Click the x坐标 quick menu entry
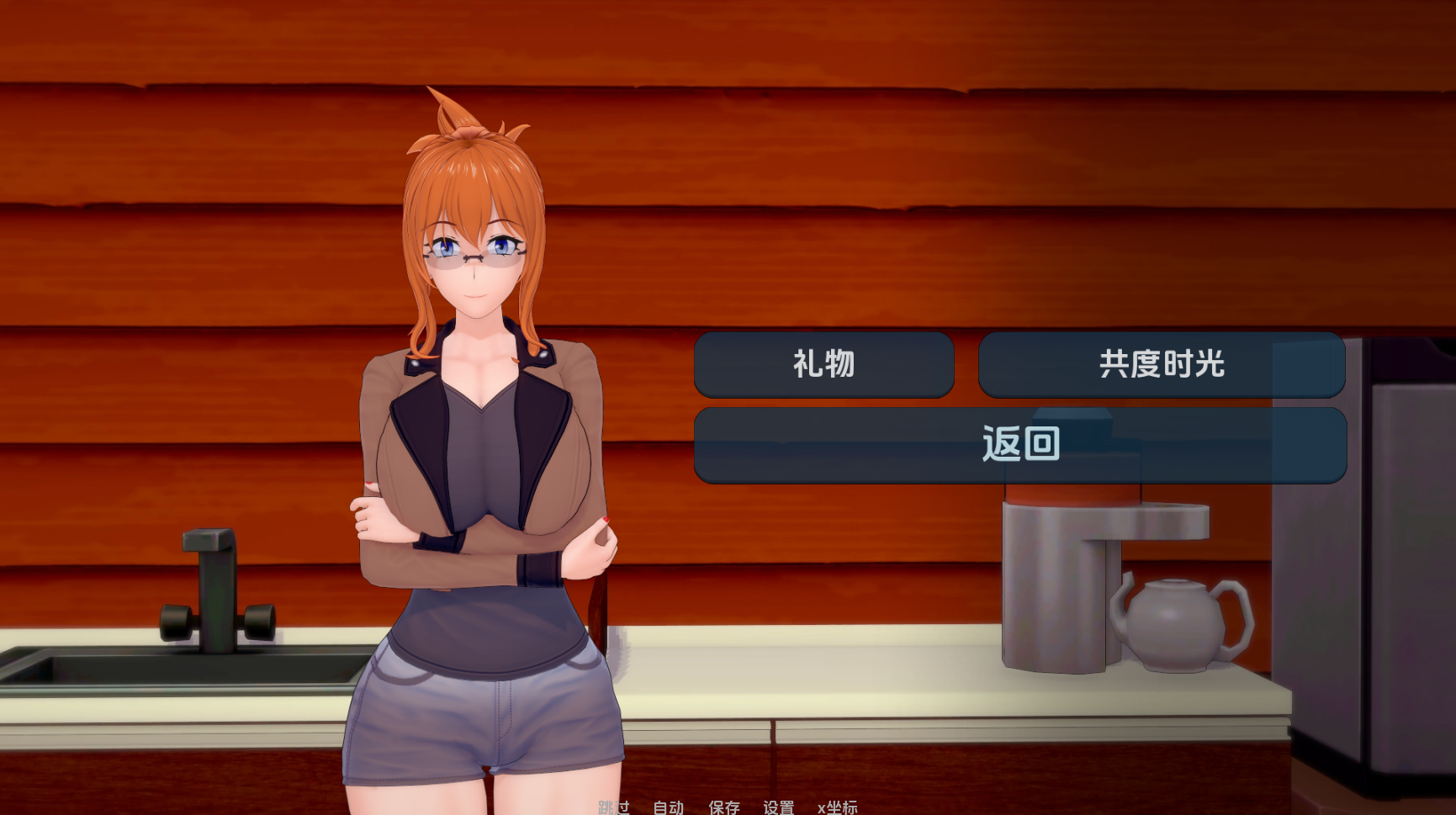1456x815 pixels. (x=837, y=807)
